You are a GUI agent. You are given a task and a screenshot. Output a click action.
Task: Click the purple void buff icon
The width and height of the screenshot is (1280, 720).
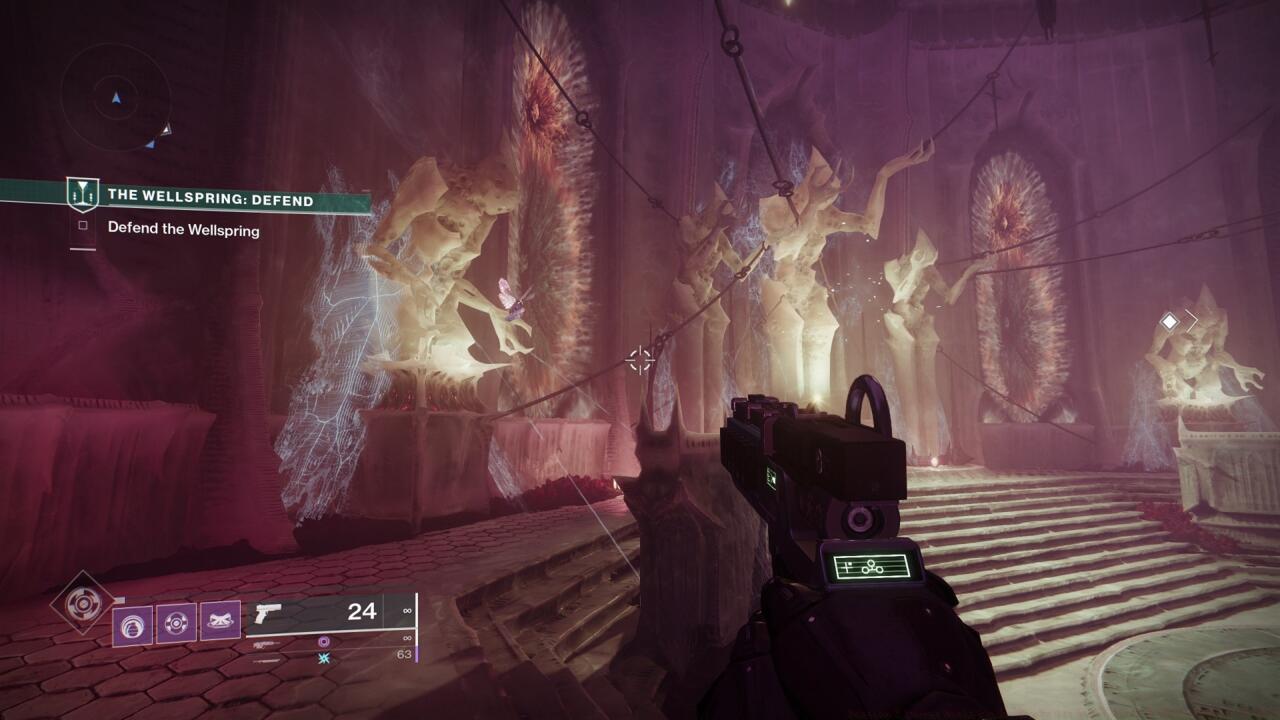coord(323,643)
